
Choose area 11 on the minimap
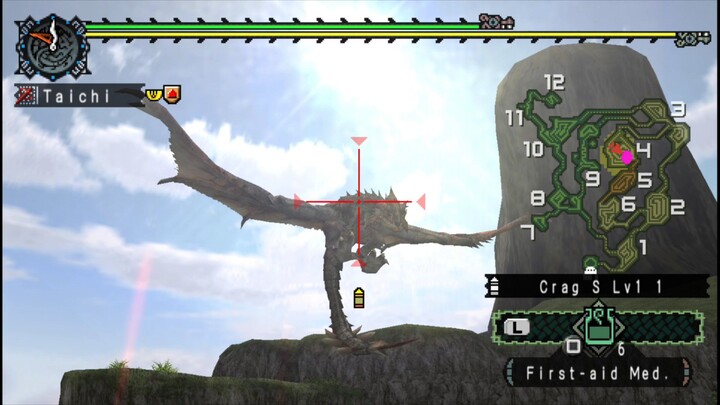click(x=515, y=118)
